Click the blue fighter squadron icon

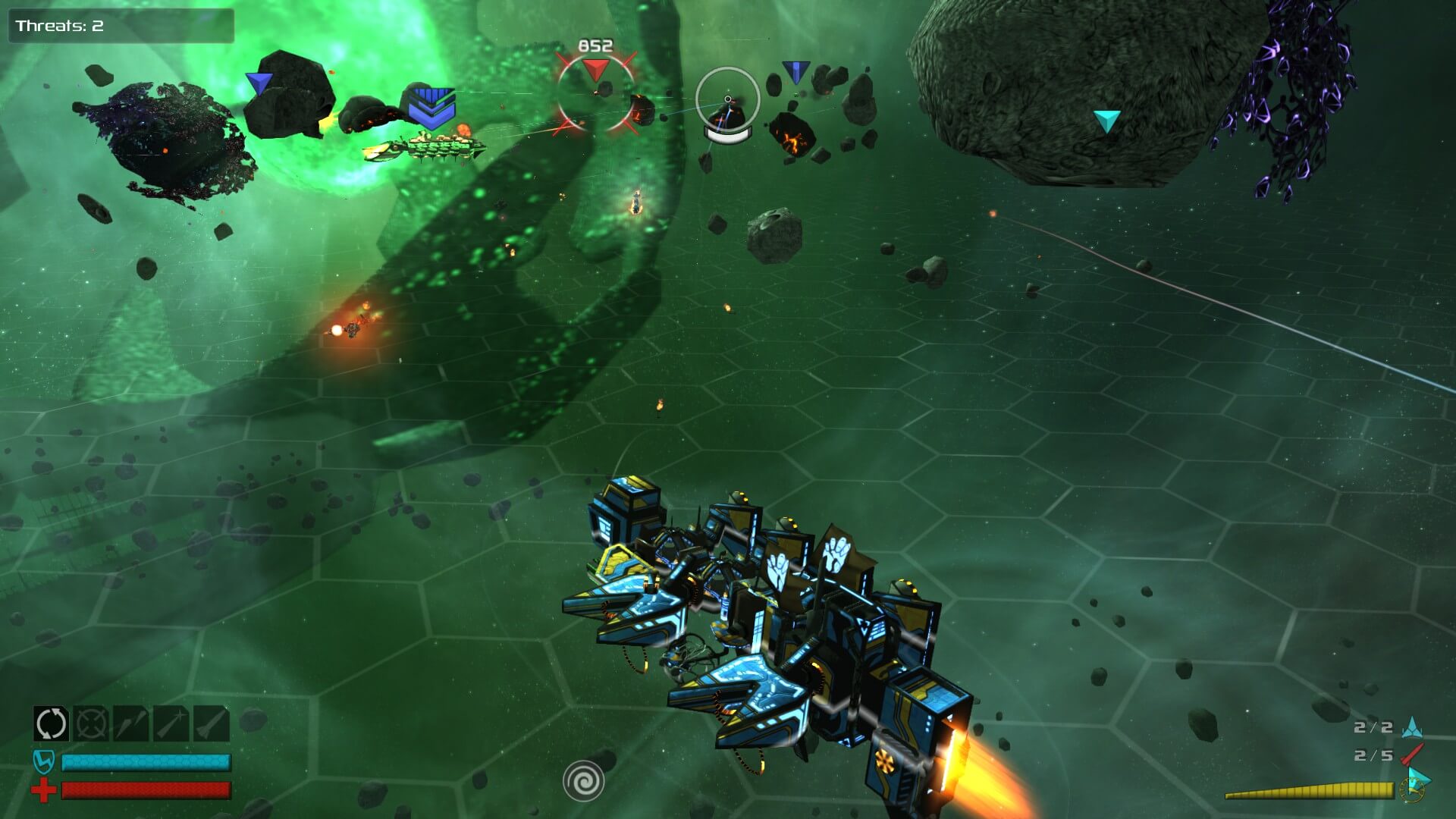coord(1411,727)
